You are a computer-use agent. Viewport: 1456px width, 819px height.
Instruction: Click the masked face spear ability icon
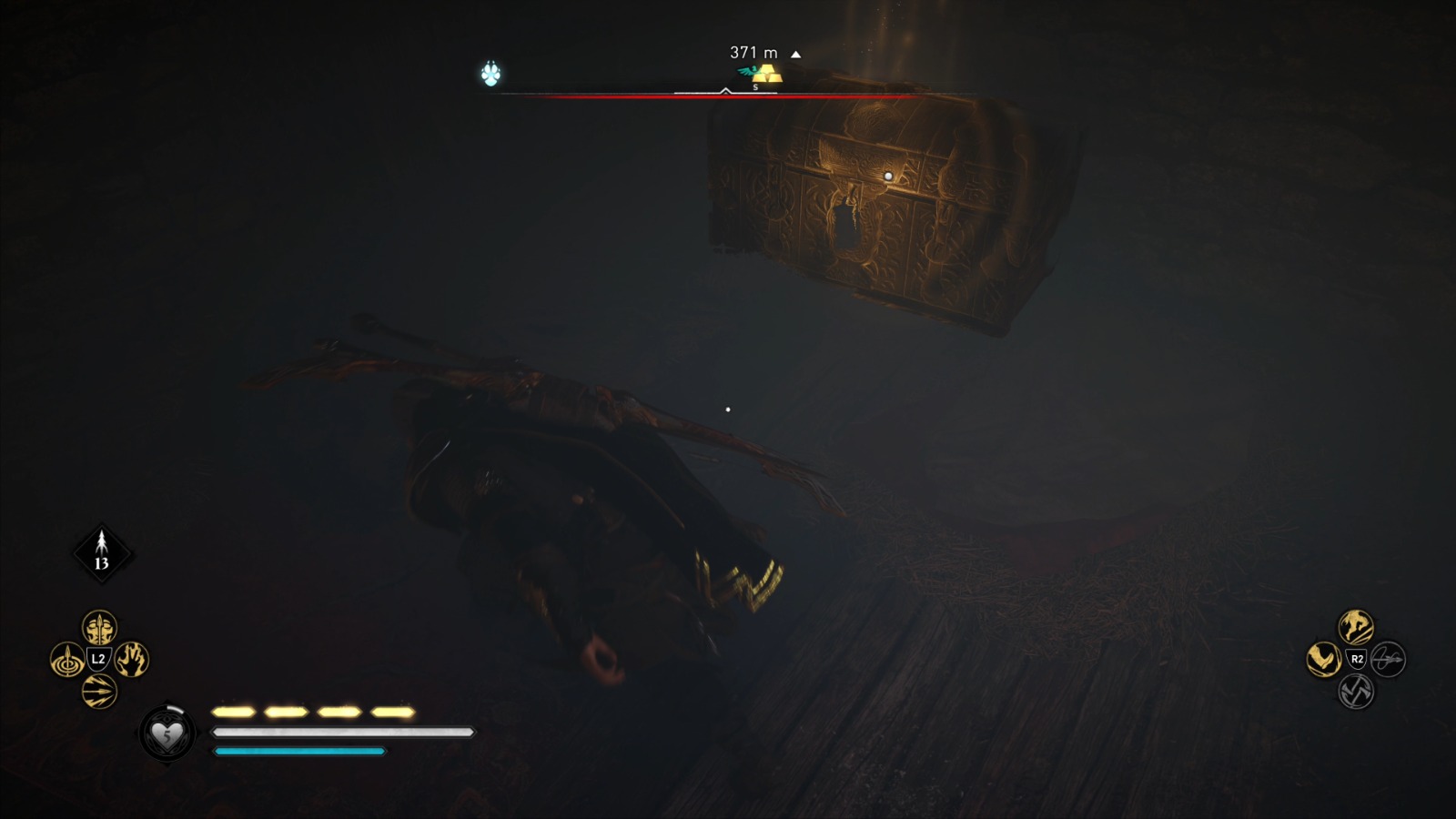pyautogui.click(x=98, y=628)
